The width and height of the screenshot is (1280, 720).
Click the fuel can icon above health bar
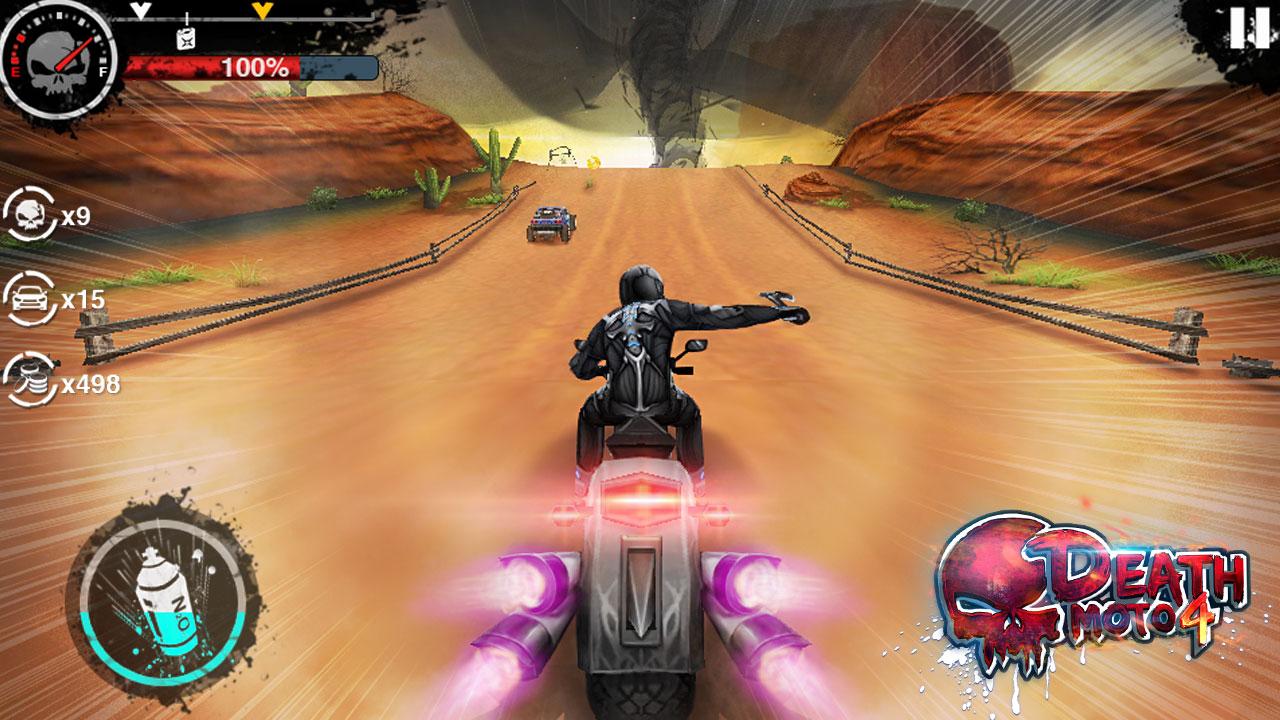(x=184, y=38)
